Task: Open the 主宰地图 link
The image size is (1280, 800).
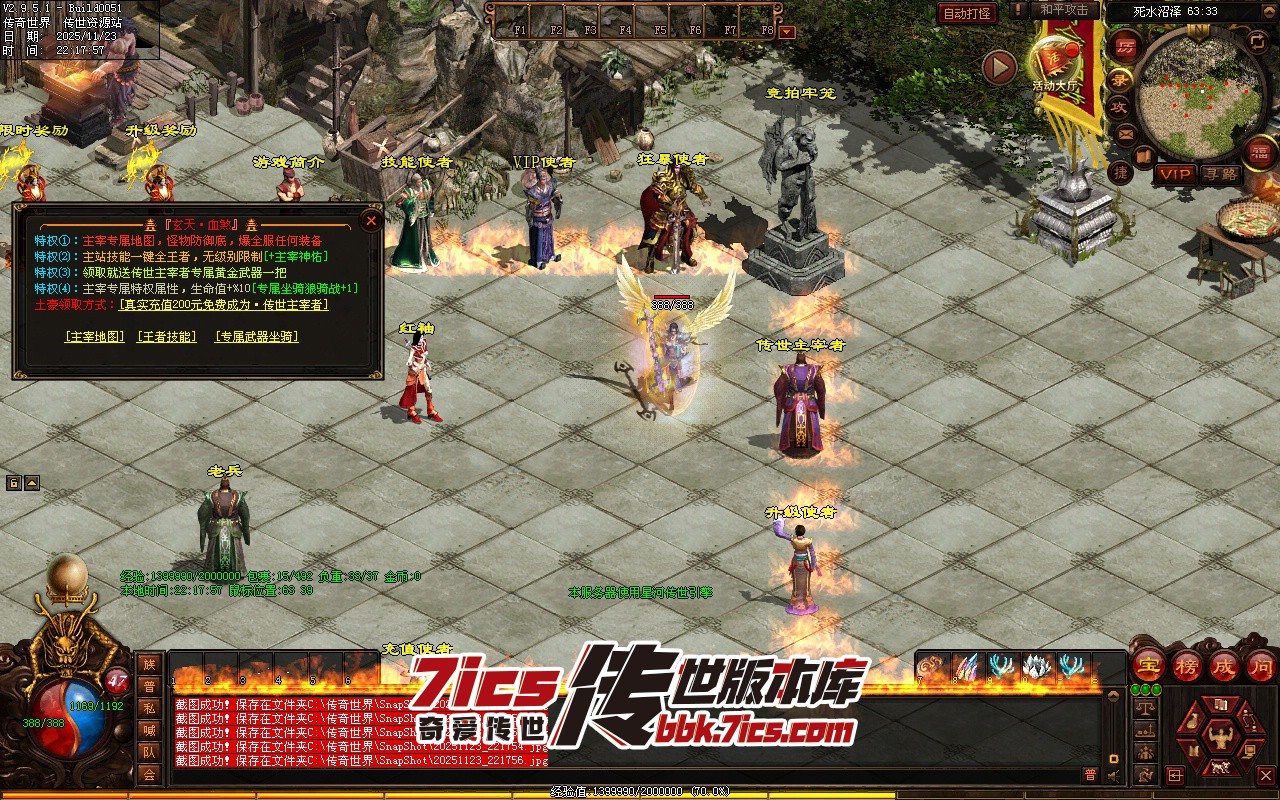Action: coord(95,337)
